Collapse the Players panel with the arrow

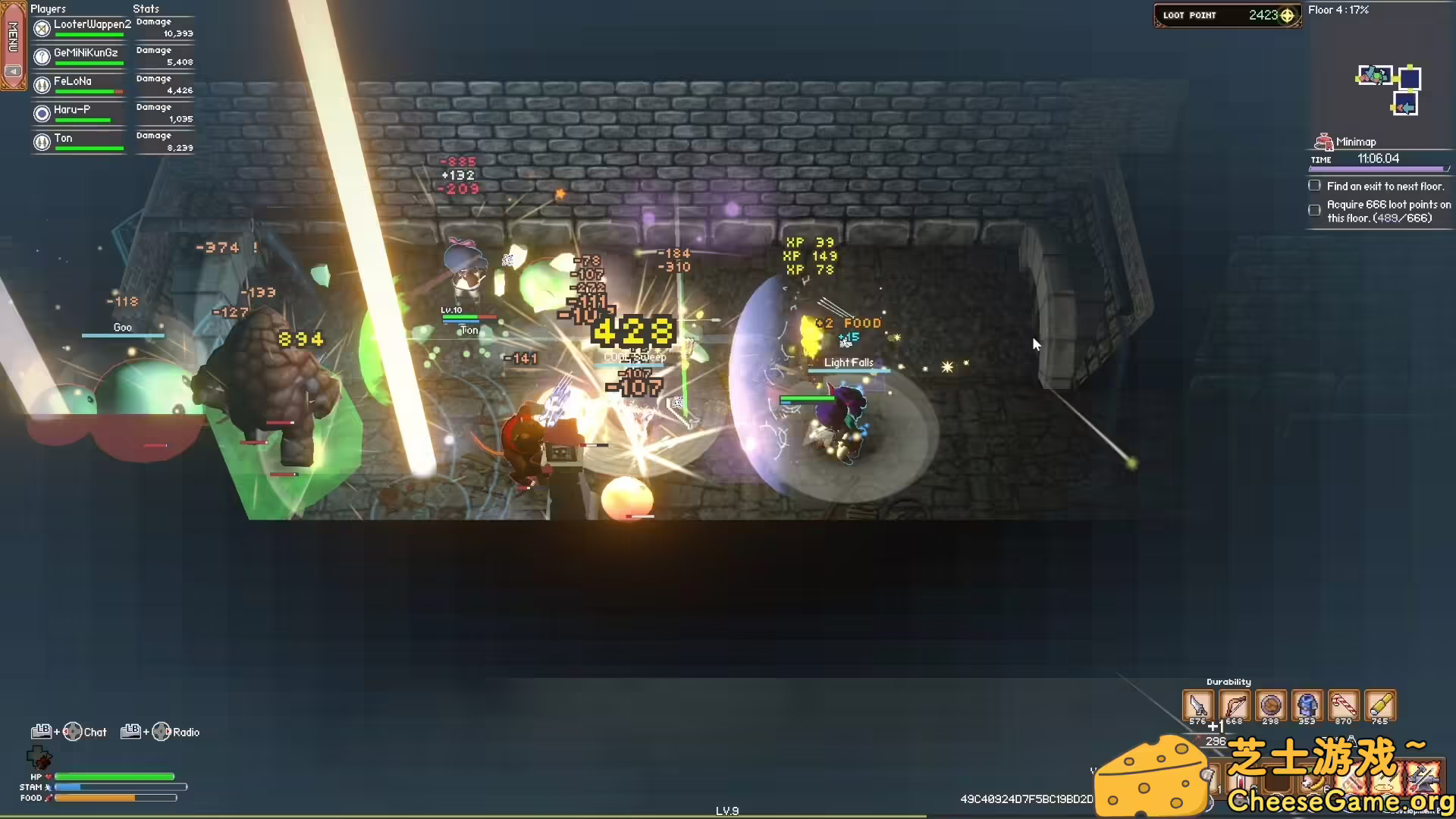(x=14, y=71)
